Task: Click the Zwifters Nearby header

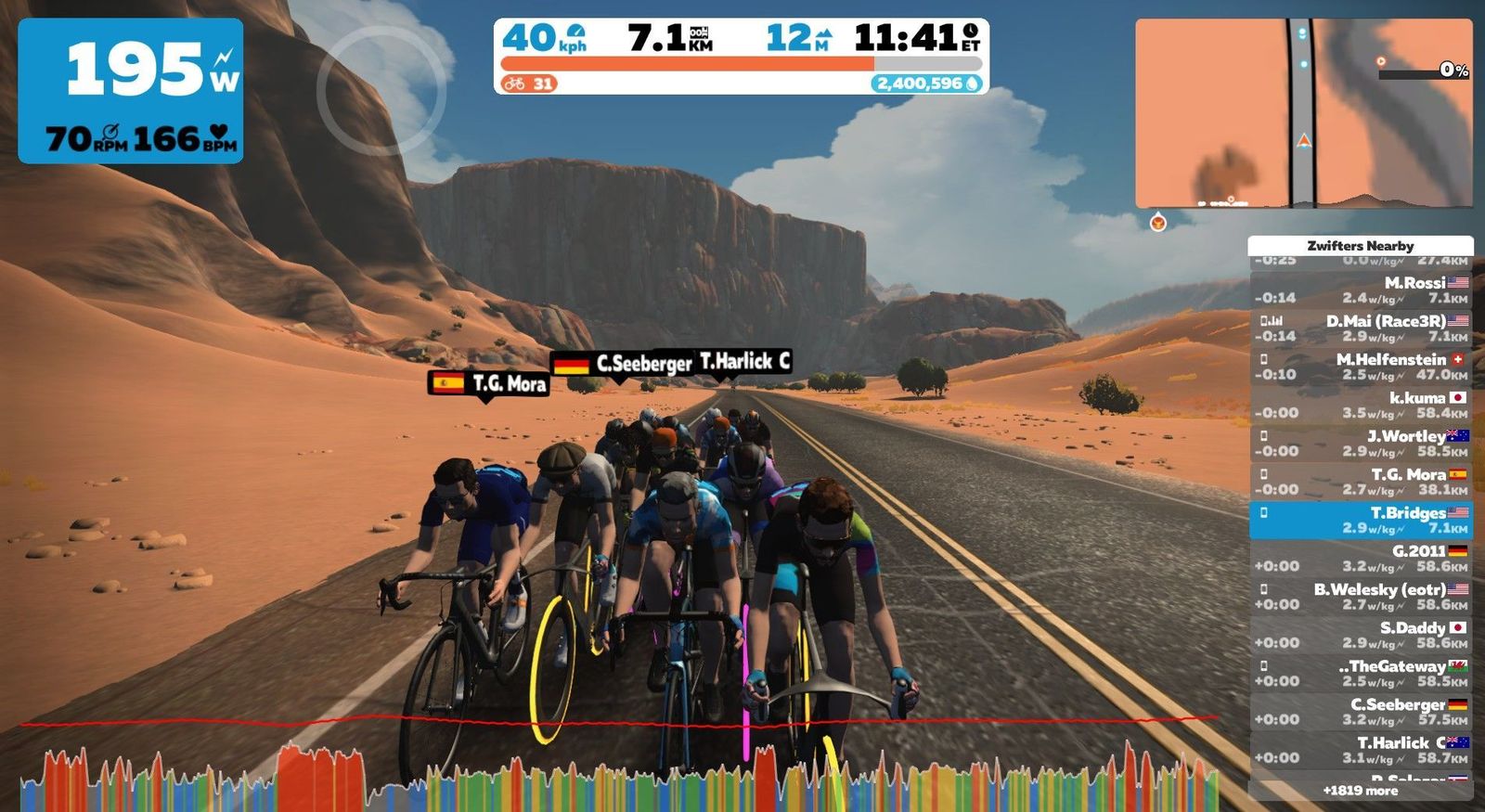Action: [x=1361, y=246]
